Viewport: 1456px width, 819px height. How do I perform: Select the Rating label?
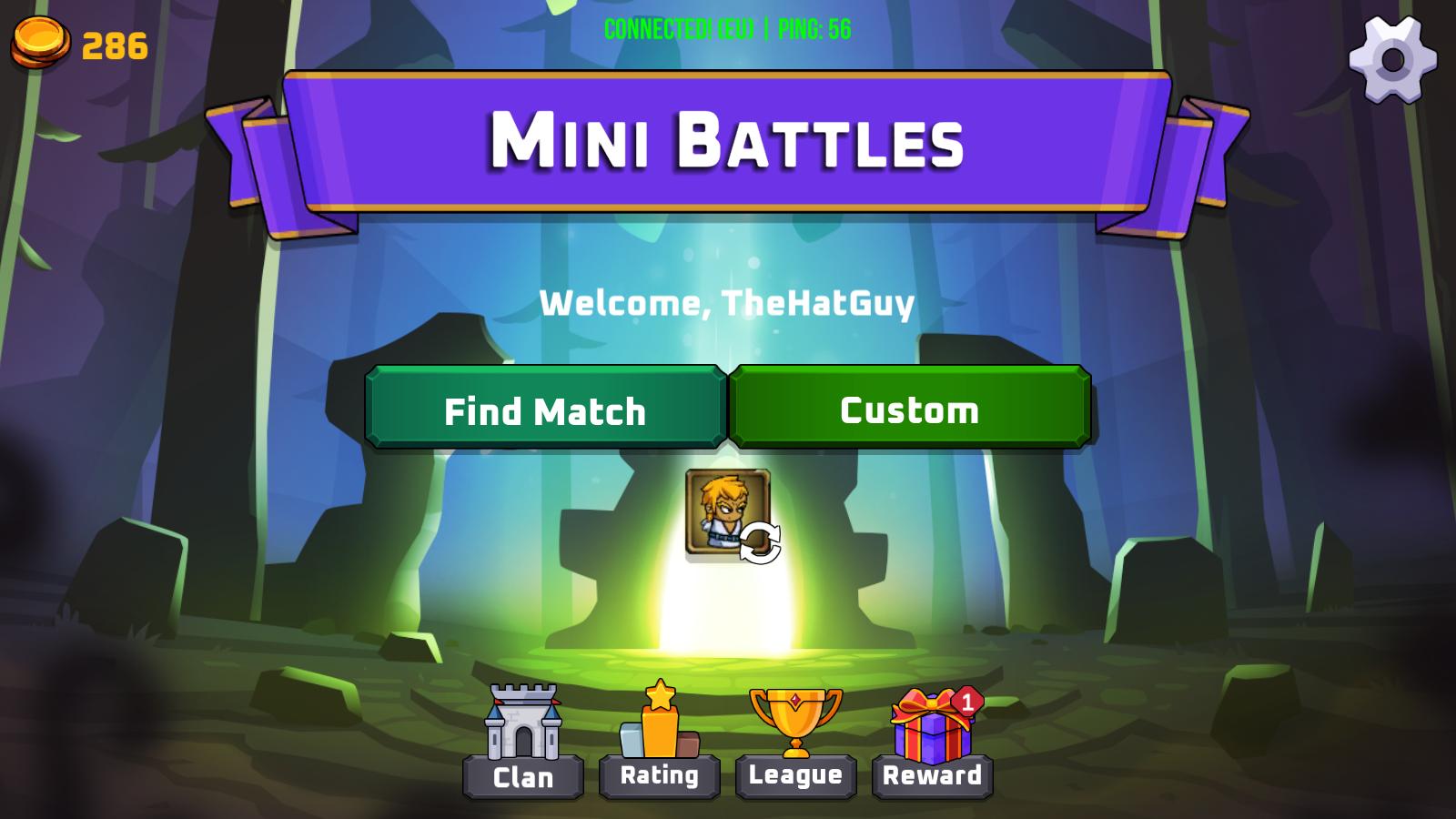point(659,776)
